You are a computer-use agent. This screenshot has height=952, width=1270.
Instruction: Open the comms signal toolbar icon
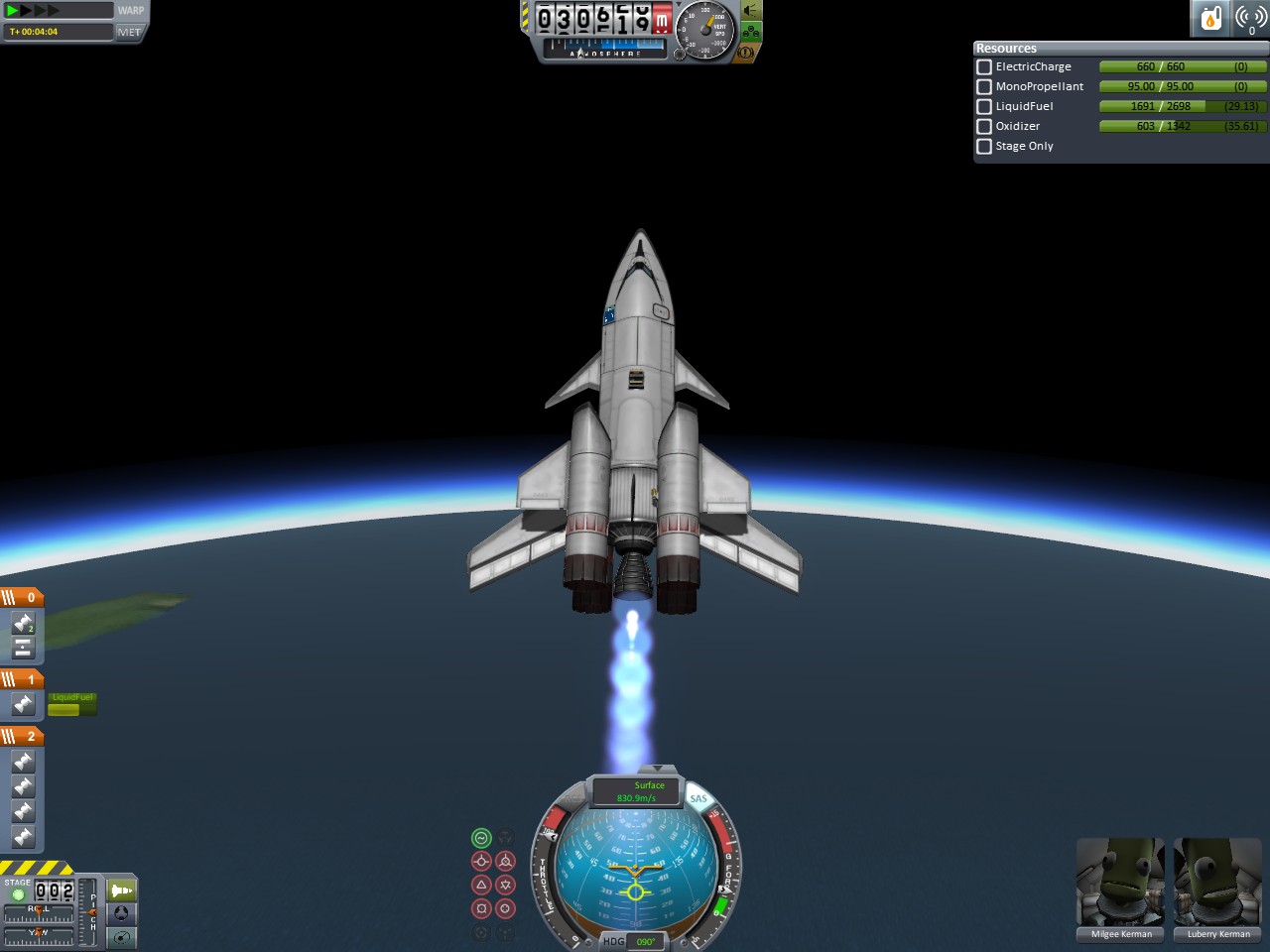(x=1250, y=18)
